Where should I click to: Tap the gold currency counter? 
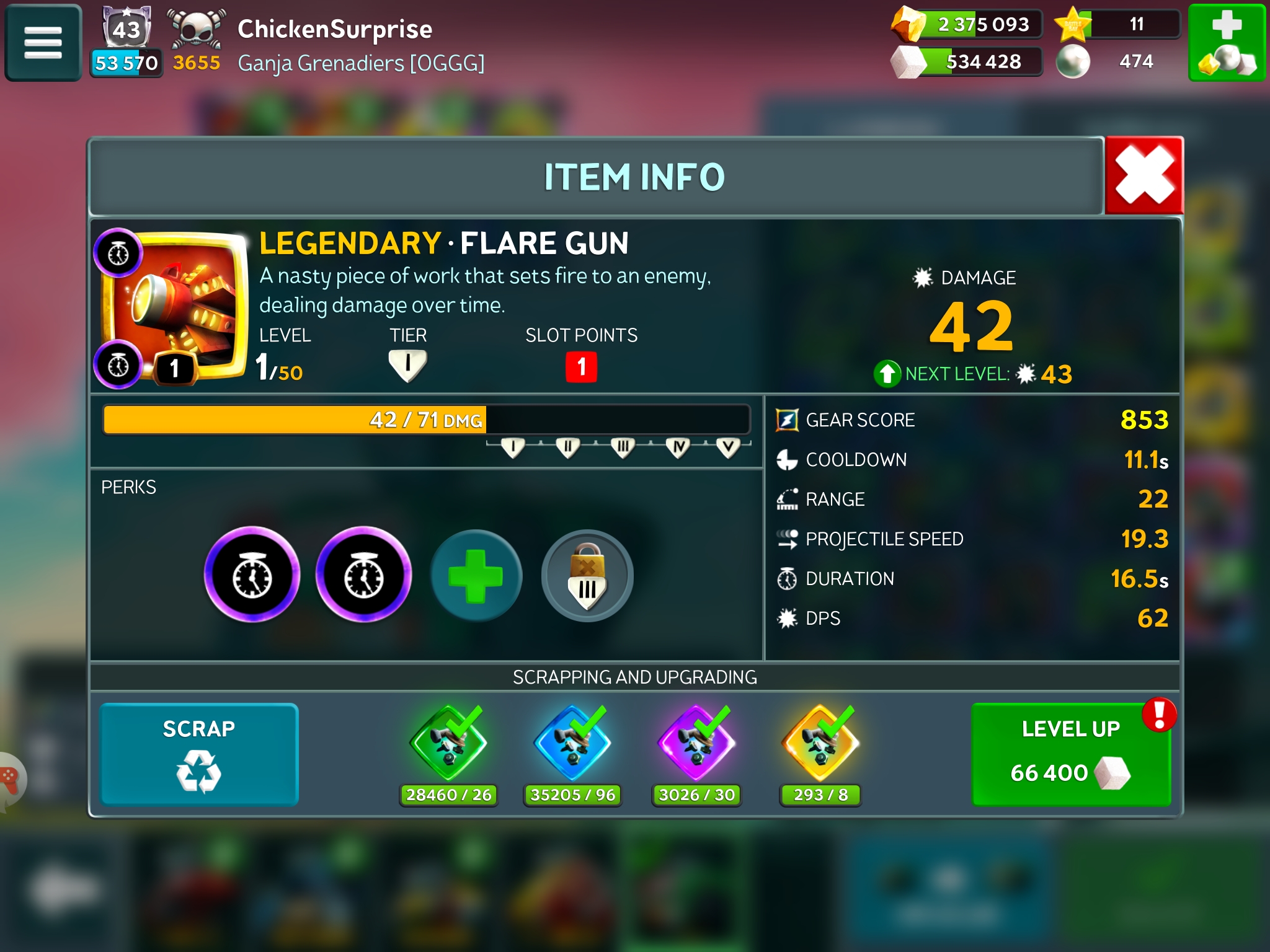coord(969,25)
